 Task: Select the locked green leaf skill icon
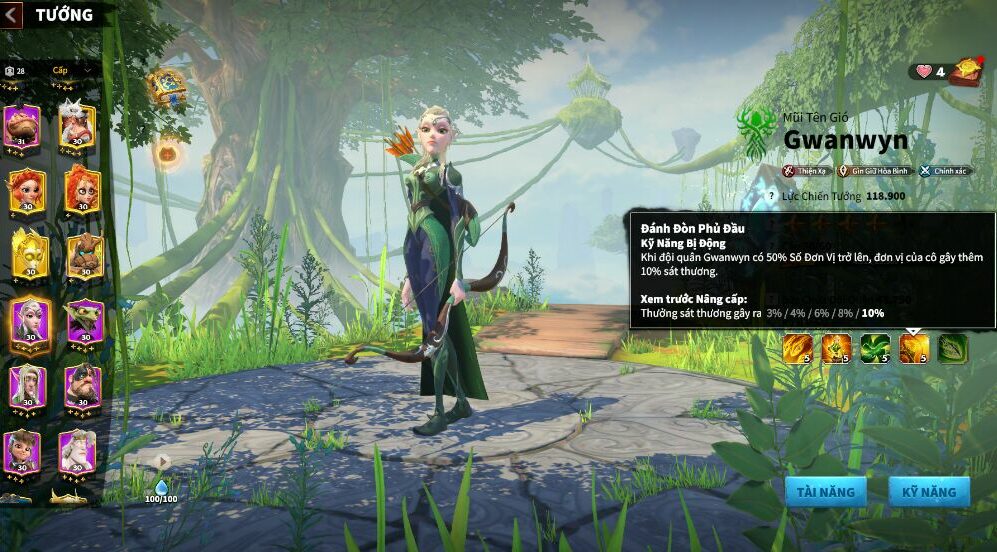[x=952, y=348]
